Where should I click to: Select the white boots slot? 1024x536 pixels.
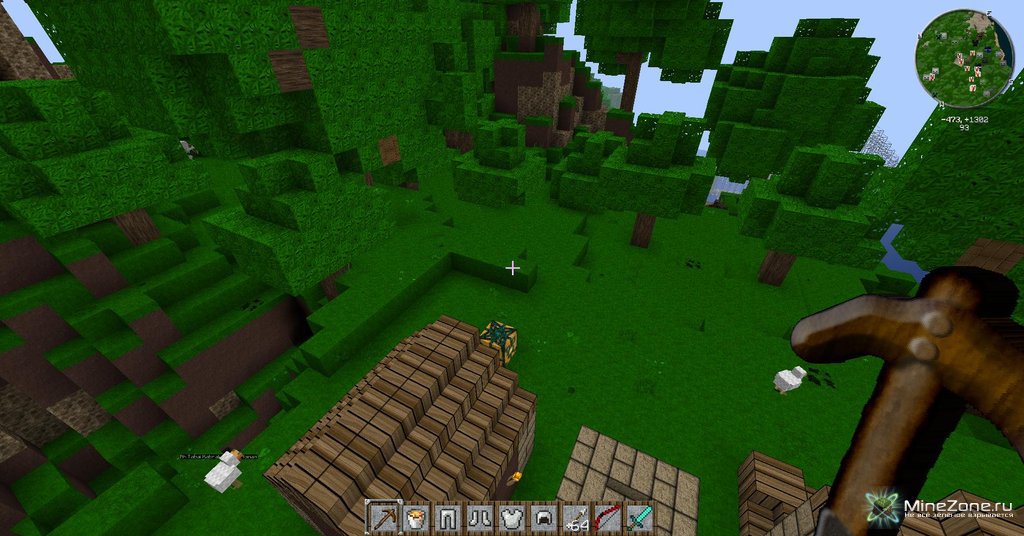[x=477, y=517]
